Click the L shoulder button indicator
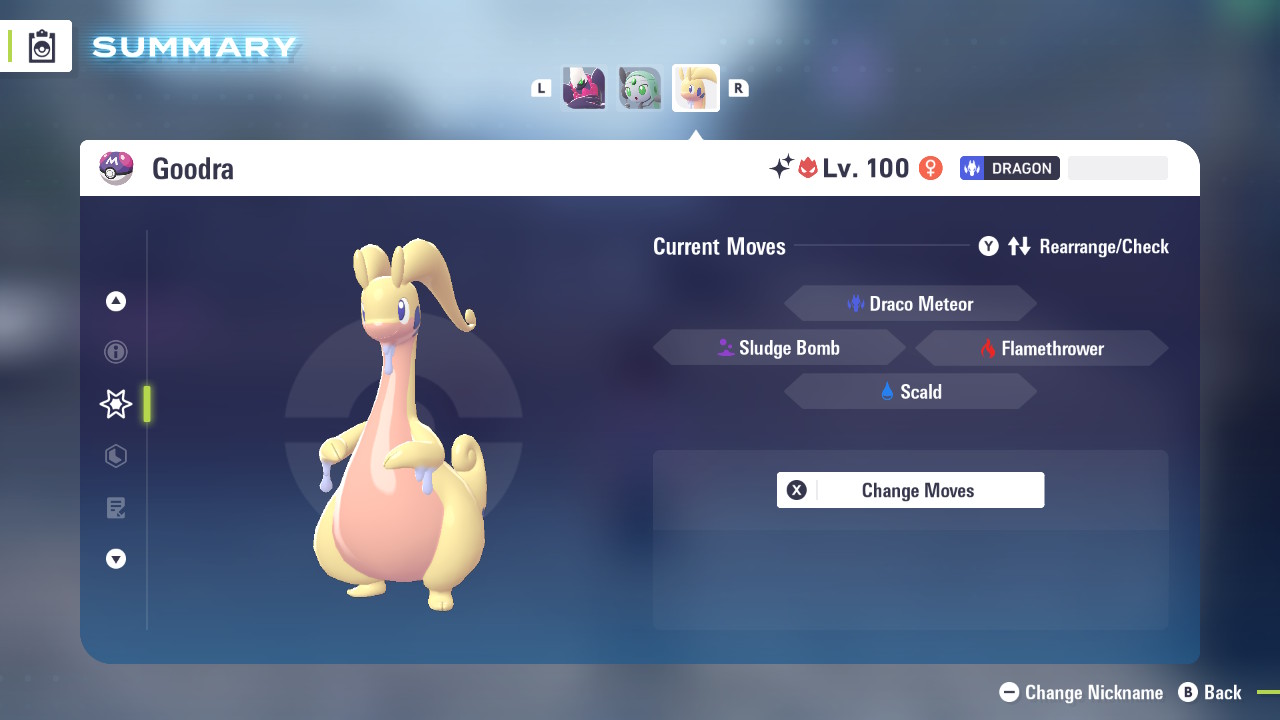The height and width of the screenshot is (720, 1280). point(540,87)
